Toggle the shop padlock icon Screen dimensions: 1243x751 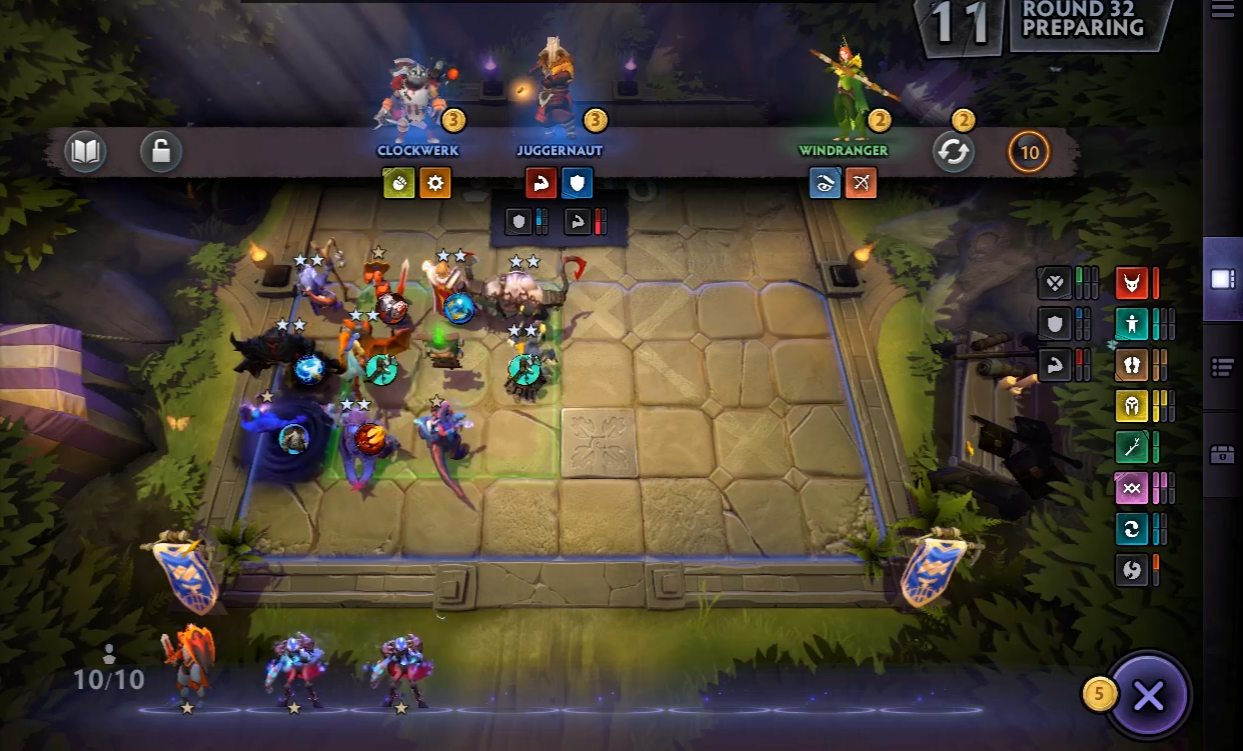(160, 153)
